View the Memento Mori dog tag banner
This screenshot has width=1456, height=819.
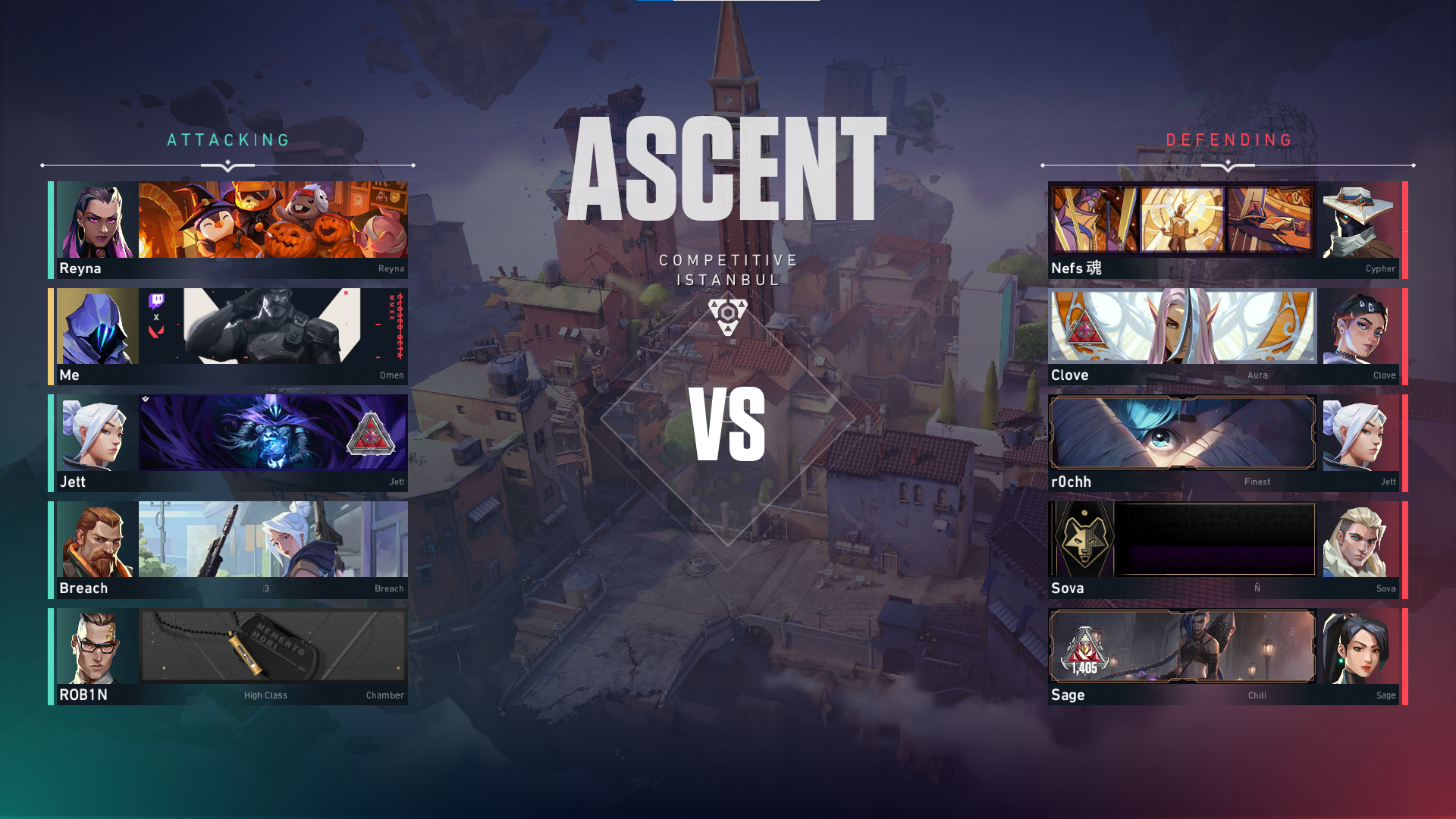pyautogui.click(x=273, y=646)
